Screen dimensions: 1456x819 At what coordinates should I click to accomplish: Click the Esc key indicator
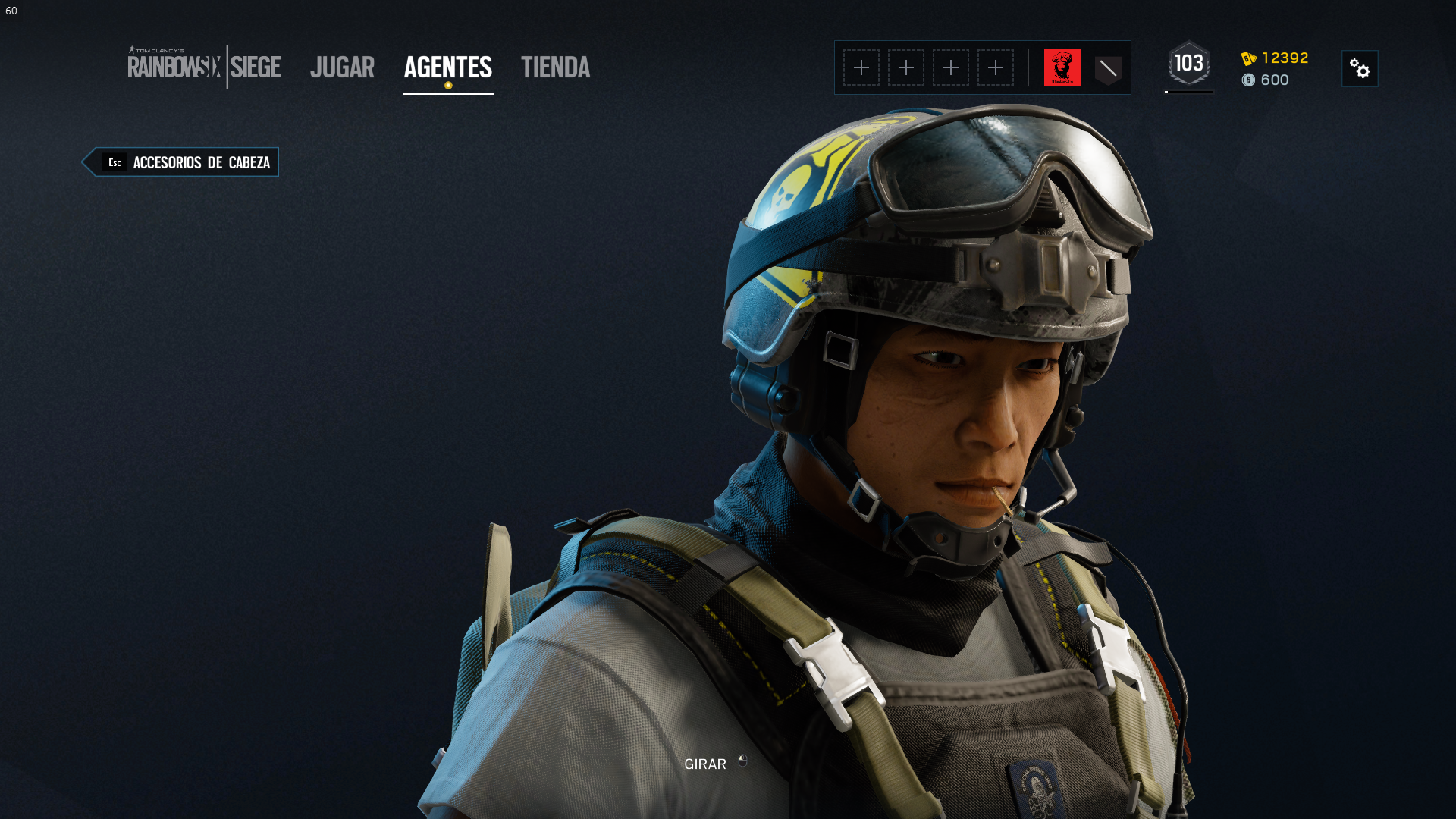coord(115,162)
